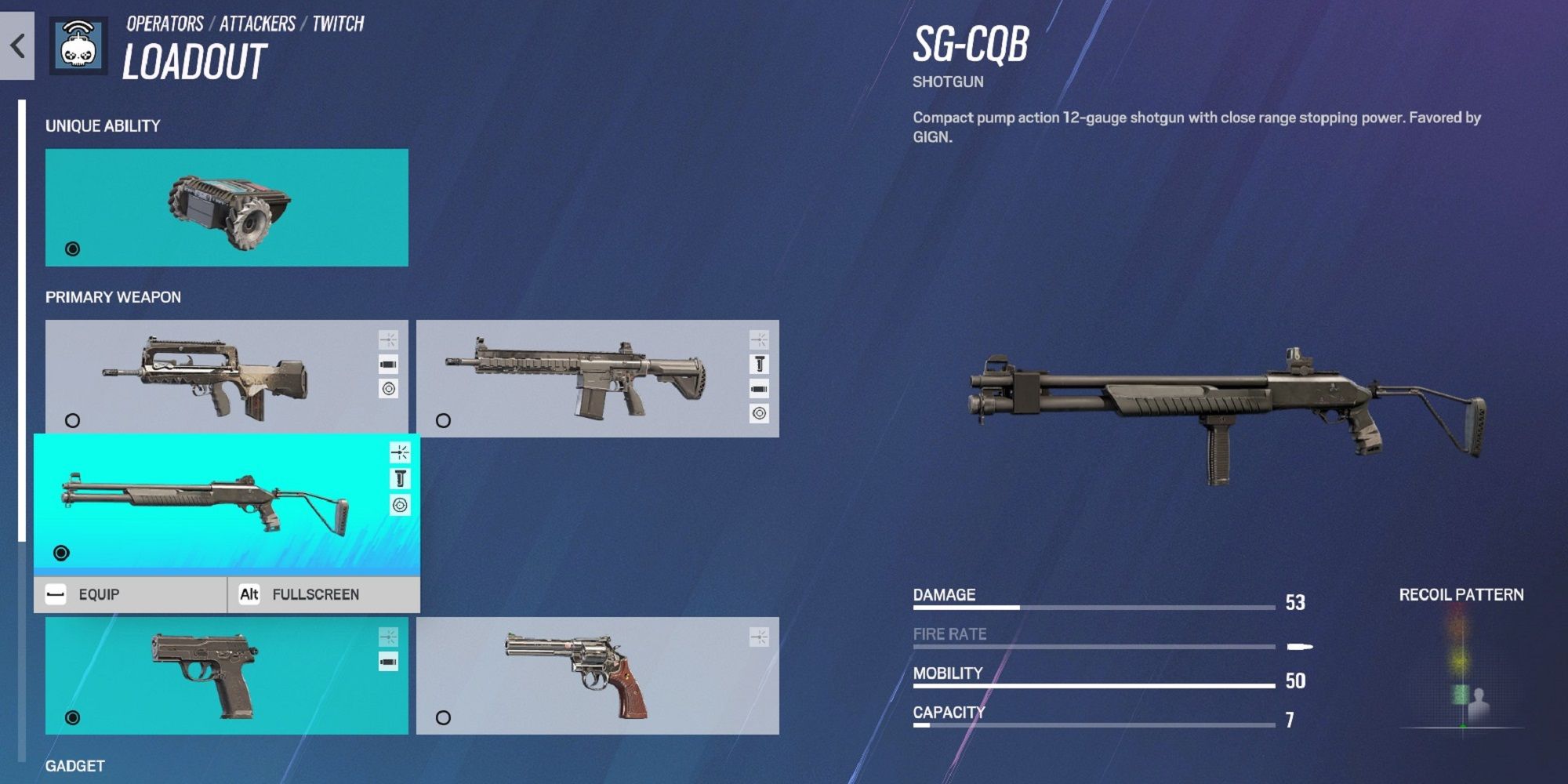Screen dimensions: 1568x784
Task: Open laser sight attachment for selected SG-CQB
Action: 401,451
